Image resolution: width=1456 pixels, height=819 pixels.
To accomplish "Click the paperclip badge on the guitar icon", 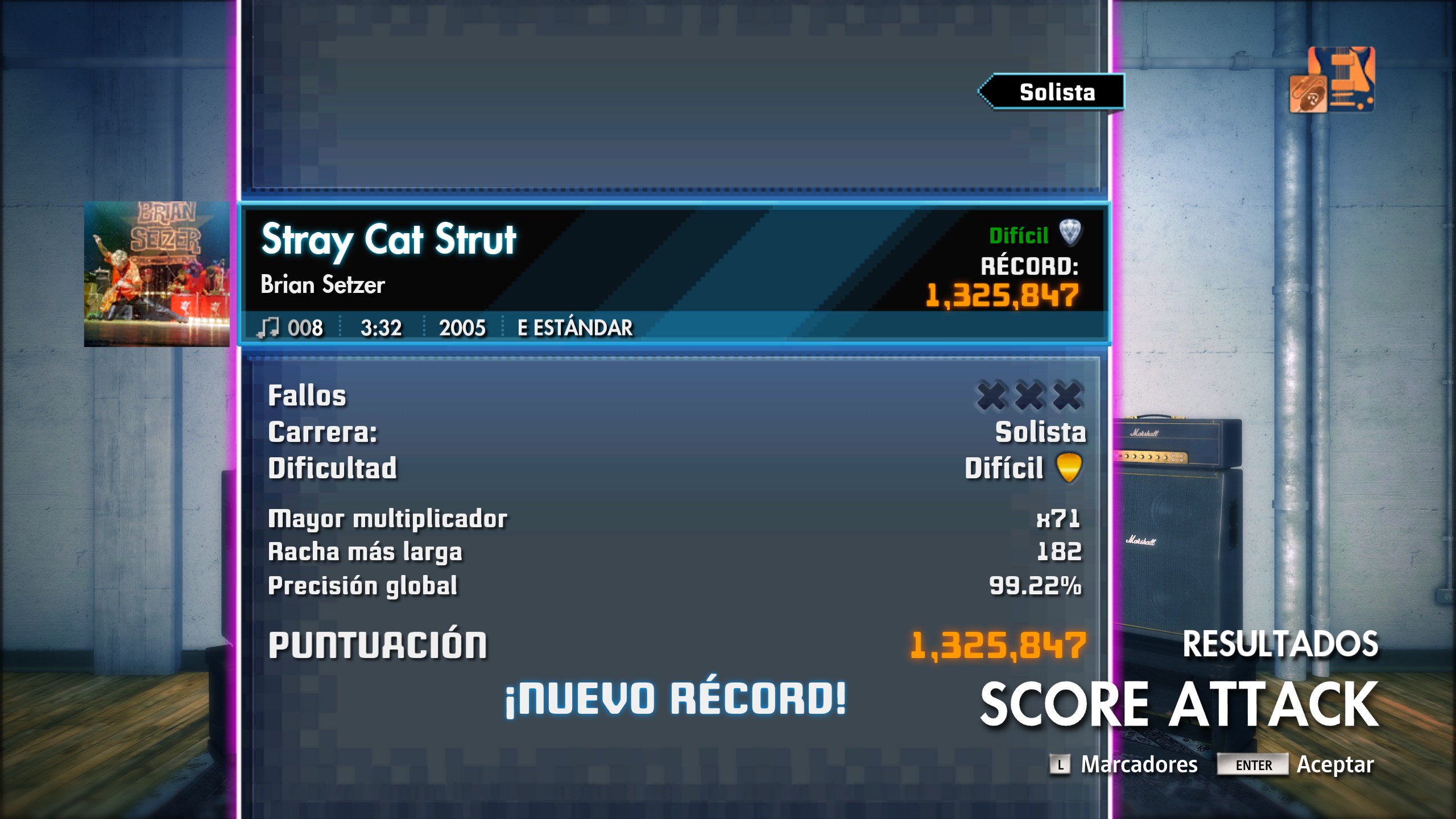I will [x=1308, y=93].
